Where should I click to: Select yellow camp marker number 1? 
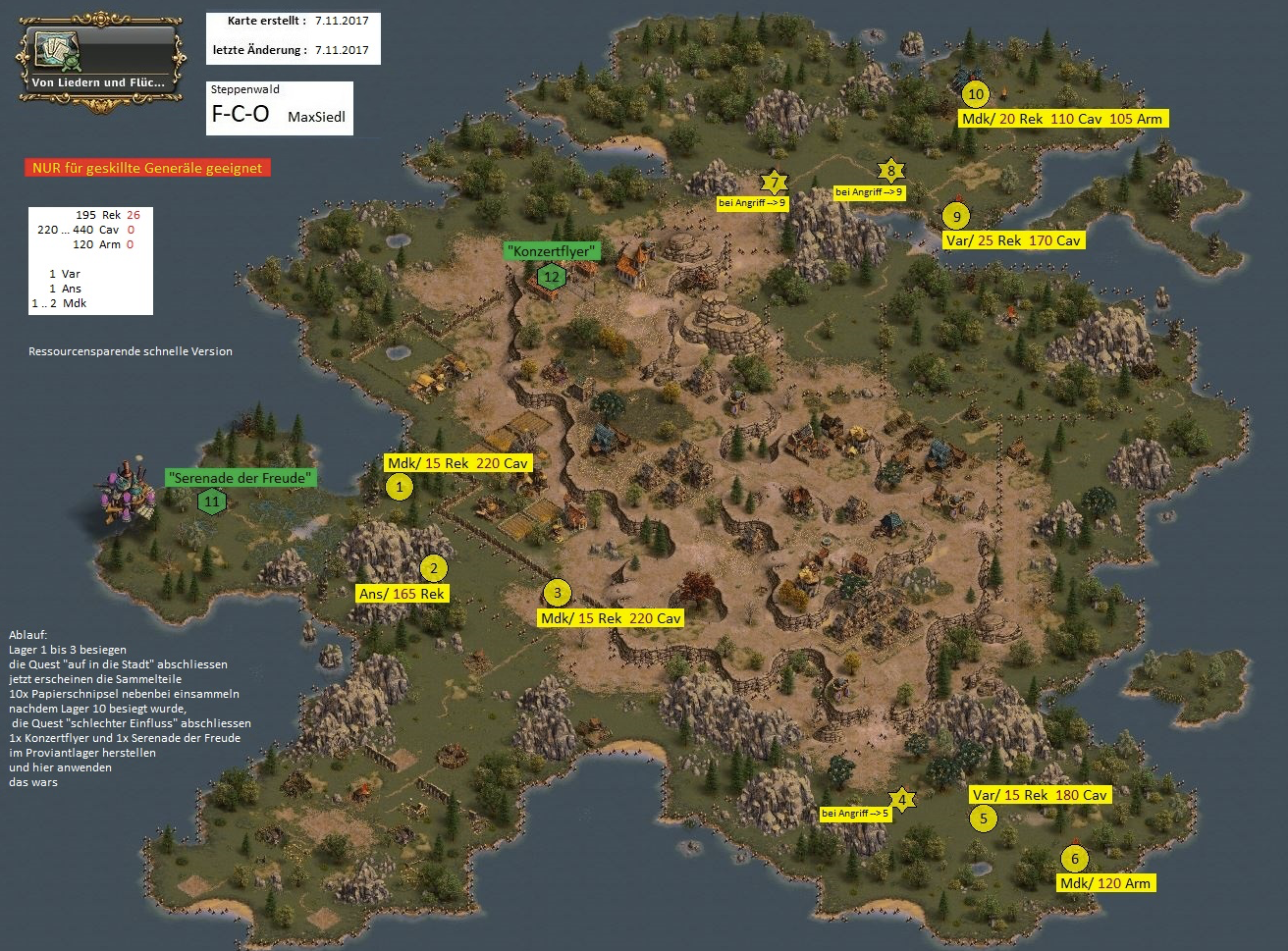399,486
